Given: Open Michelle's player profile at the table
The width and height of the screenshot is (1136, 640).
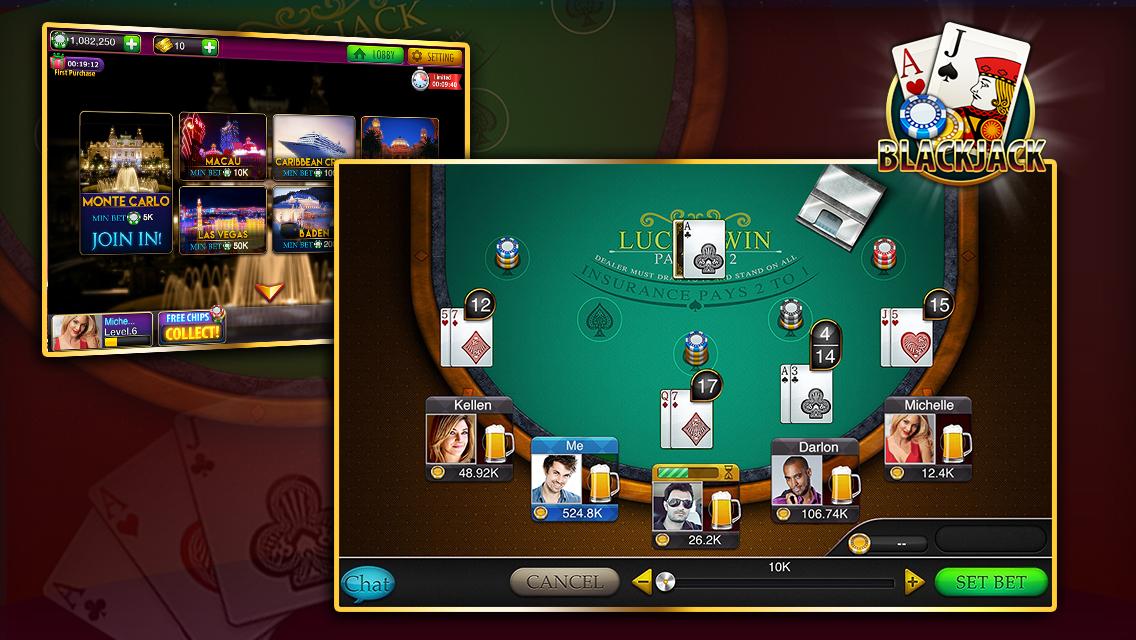Looking at the screenshot, I should pyautogui.click(x=909, y=438).
